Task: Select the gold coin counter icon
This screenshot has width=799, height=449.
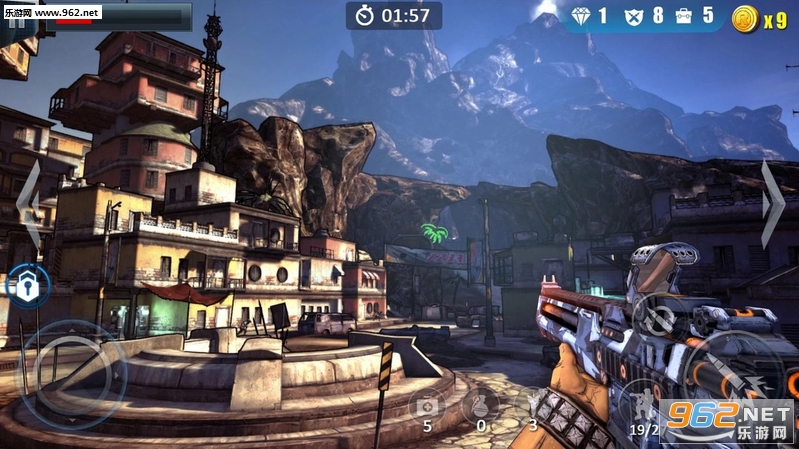Action: coord(745,18)
